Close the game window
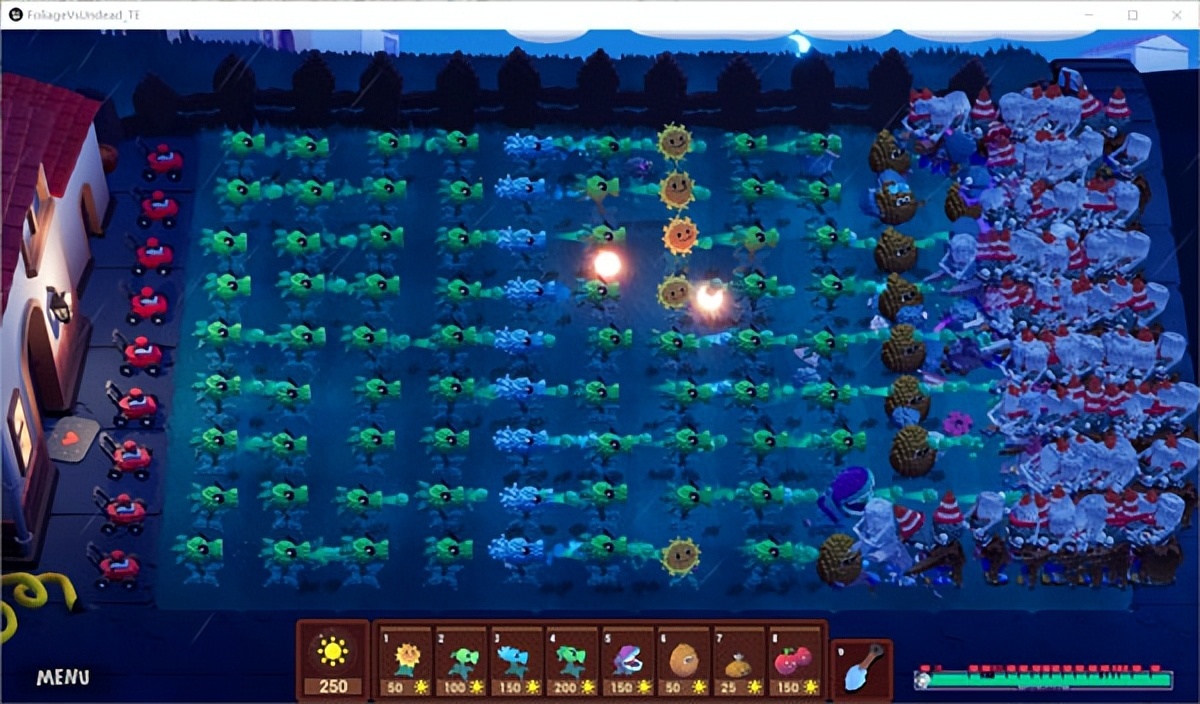This screenshot has height=704, width=1200. (1176, 15)
